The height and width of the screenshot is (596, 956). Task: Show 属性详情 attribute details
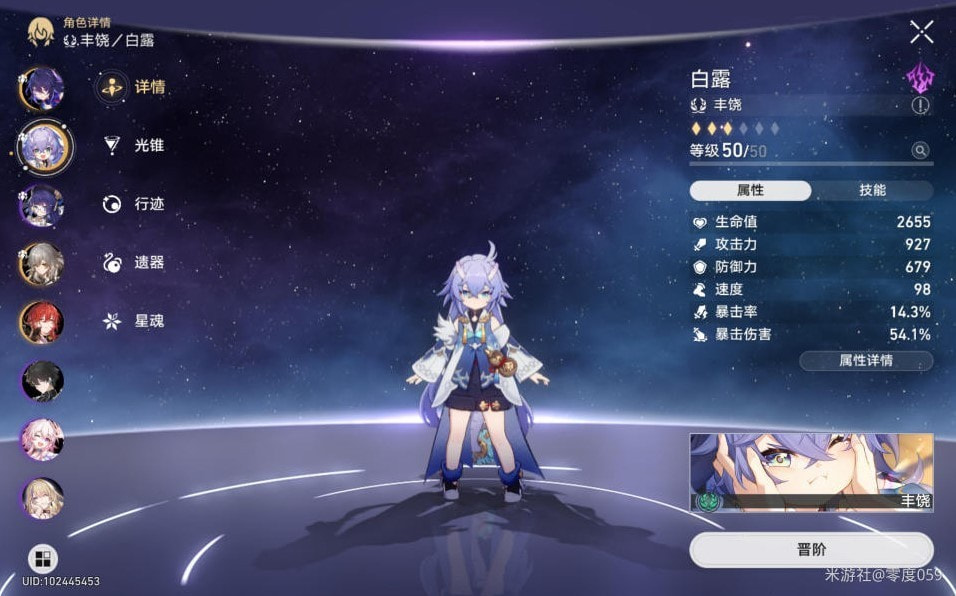[866, 361]
